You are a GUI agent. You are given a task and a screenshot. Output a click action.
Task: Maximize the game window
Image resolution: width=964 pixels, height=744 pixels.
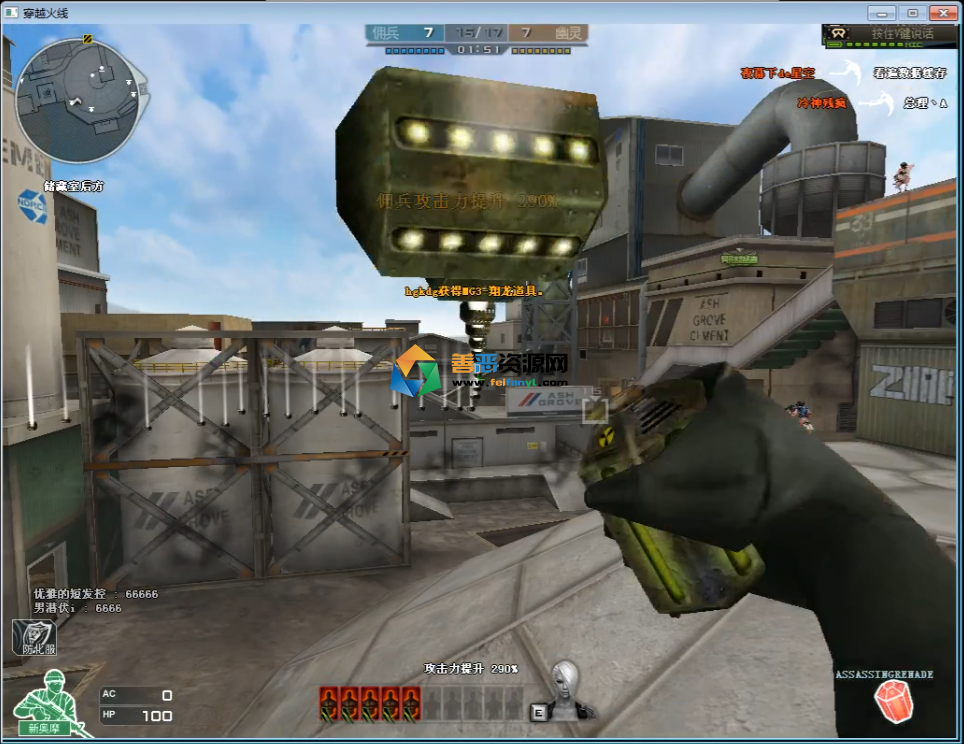tap(912, 13)
